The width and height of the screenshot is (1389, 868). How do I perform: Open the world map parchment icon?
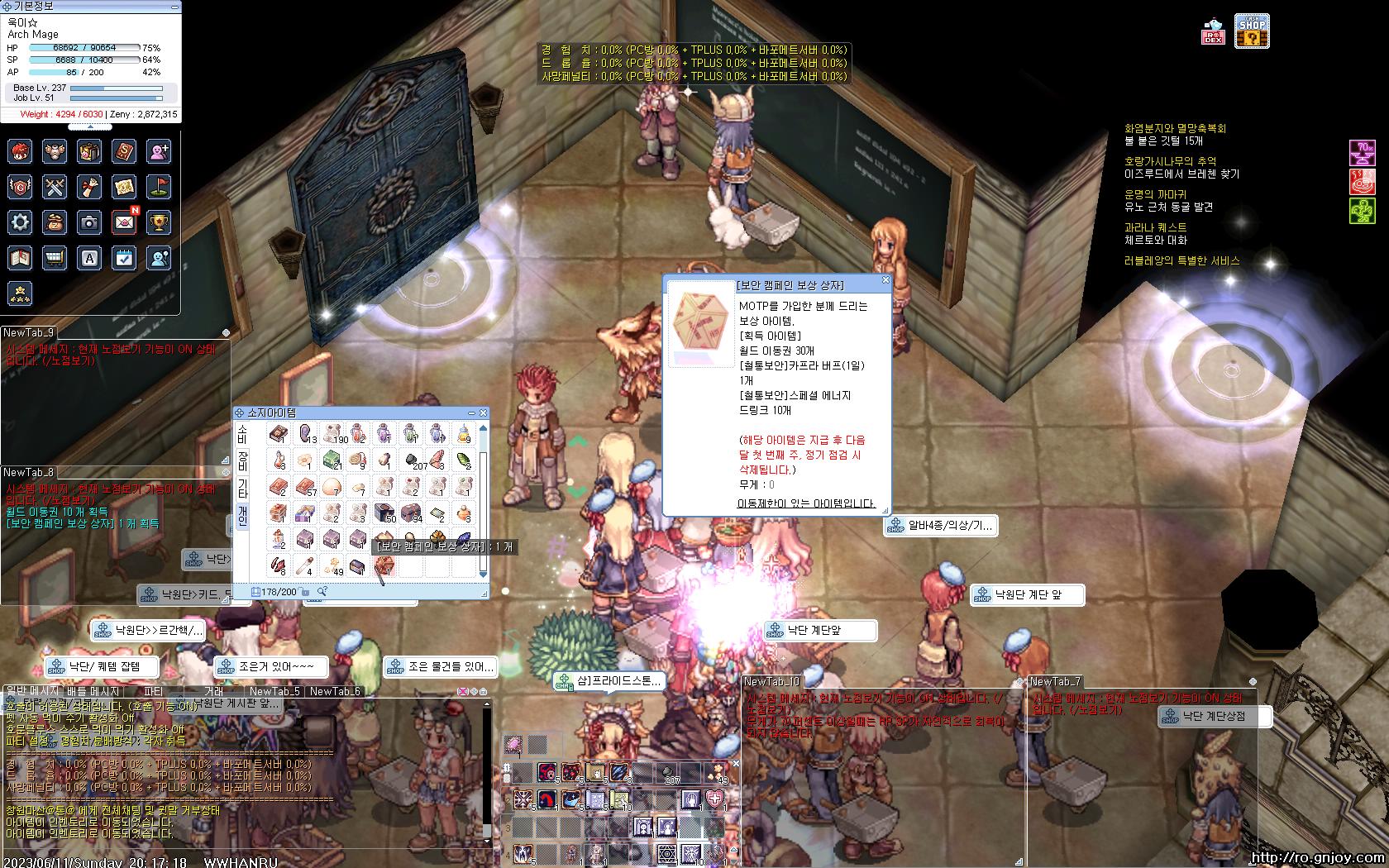pyautogui.click(x=124, y=187)
